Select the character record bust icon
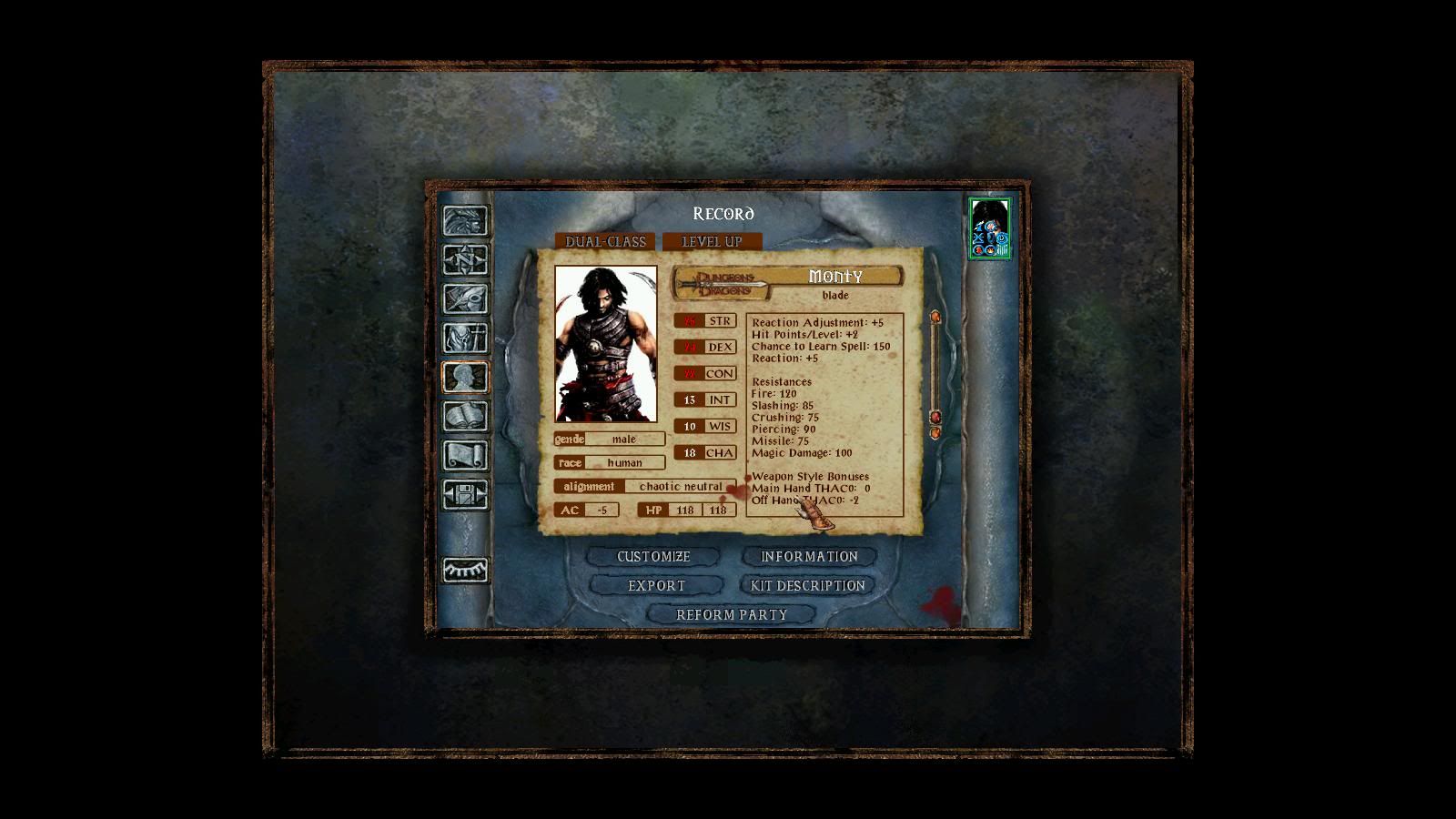 point(465,378)
